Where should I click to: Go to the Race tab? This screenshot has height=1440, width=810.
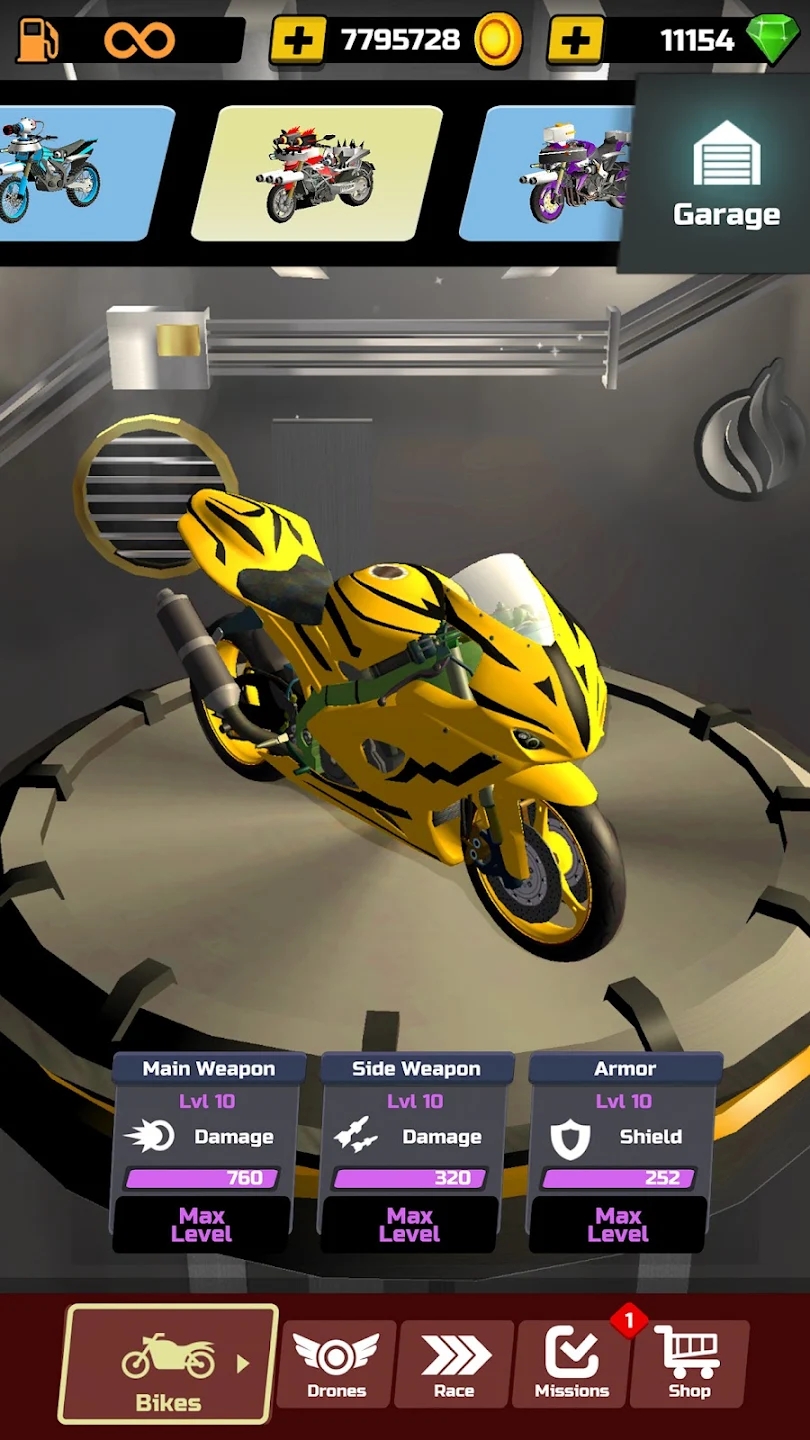tap(454, 1364)
